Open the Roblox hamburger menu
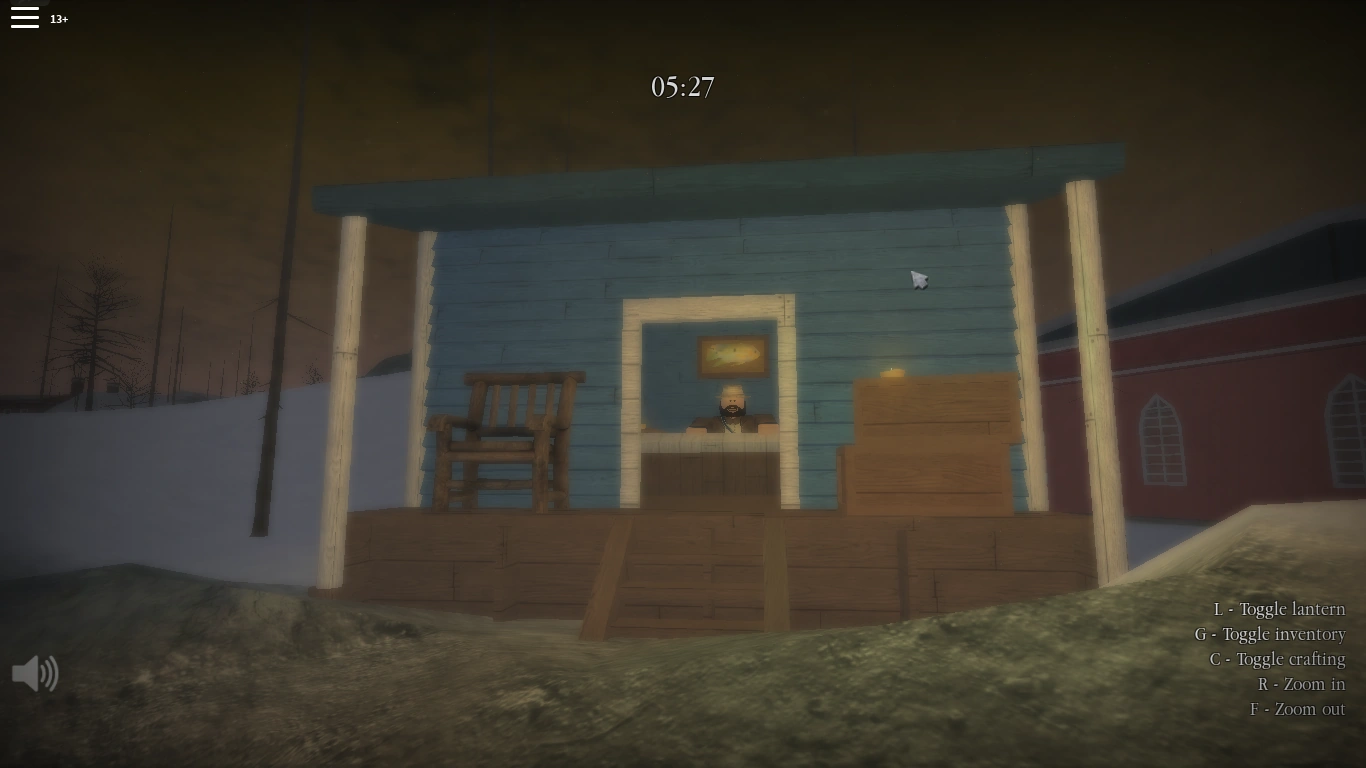This screenshot has height=768, width=1366. [x=25, y=17]
